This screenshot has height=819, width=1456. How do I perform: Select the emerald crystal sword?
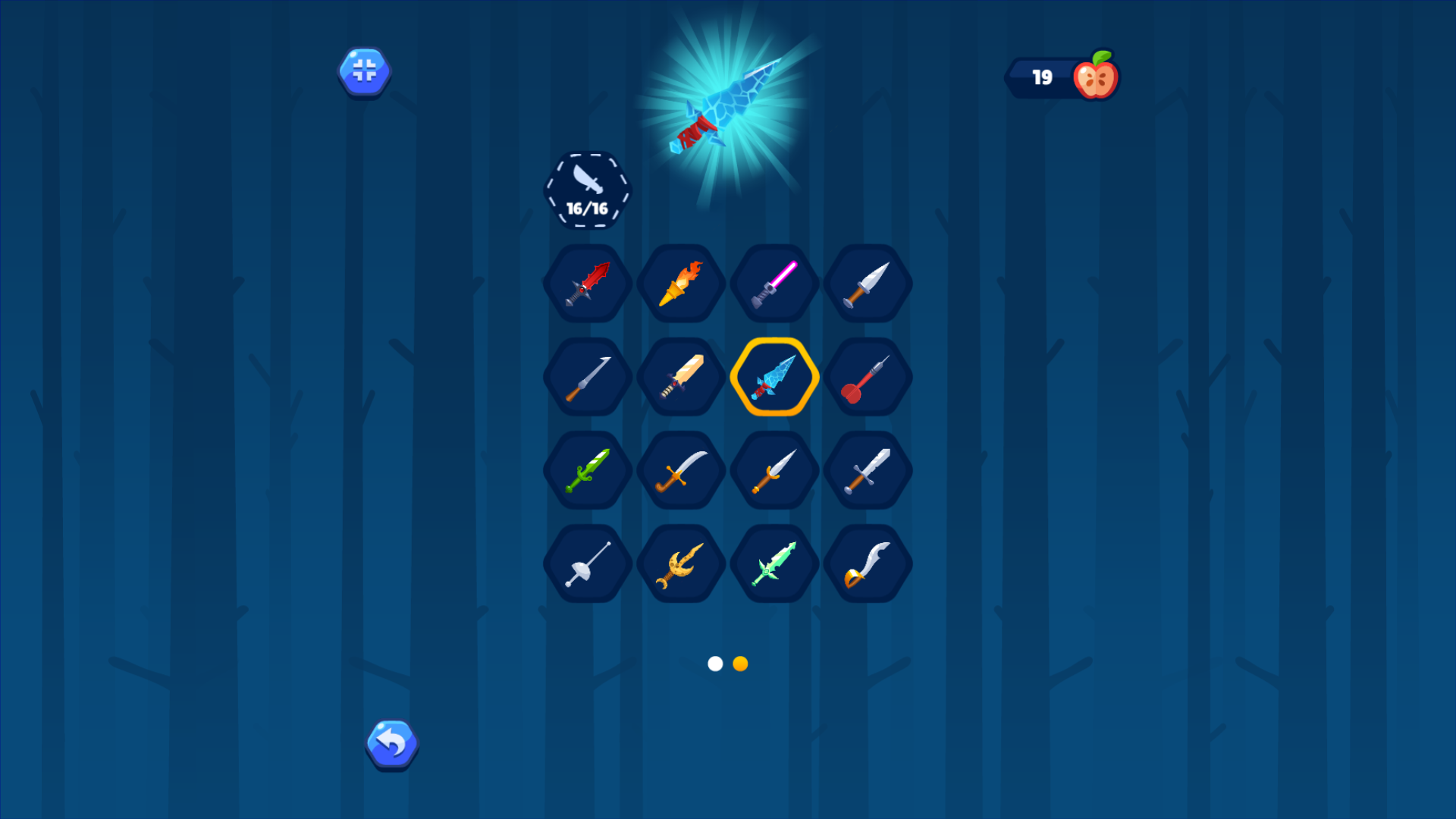point(774,563)
